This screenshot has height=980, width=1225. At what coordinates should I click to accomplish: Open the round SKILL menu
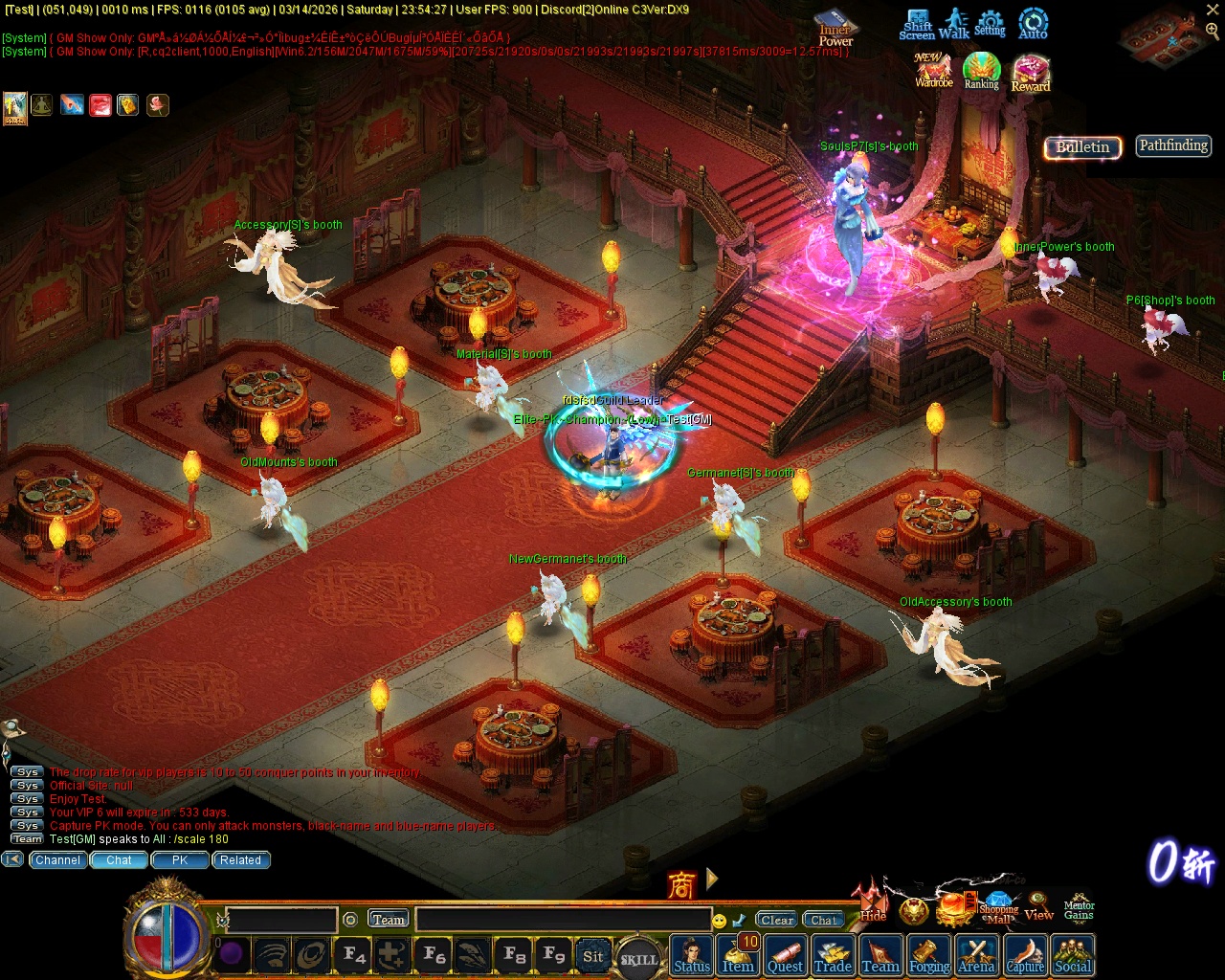[x=639, y=959]
